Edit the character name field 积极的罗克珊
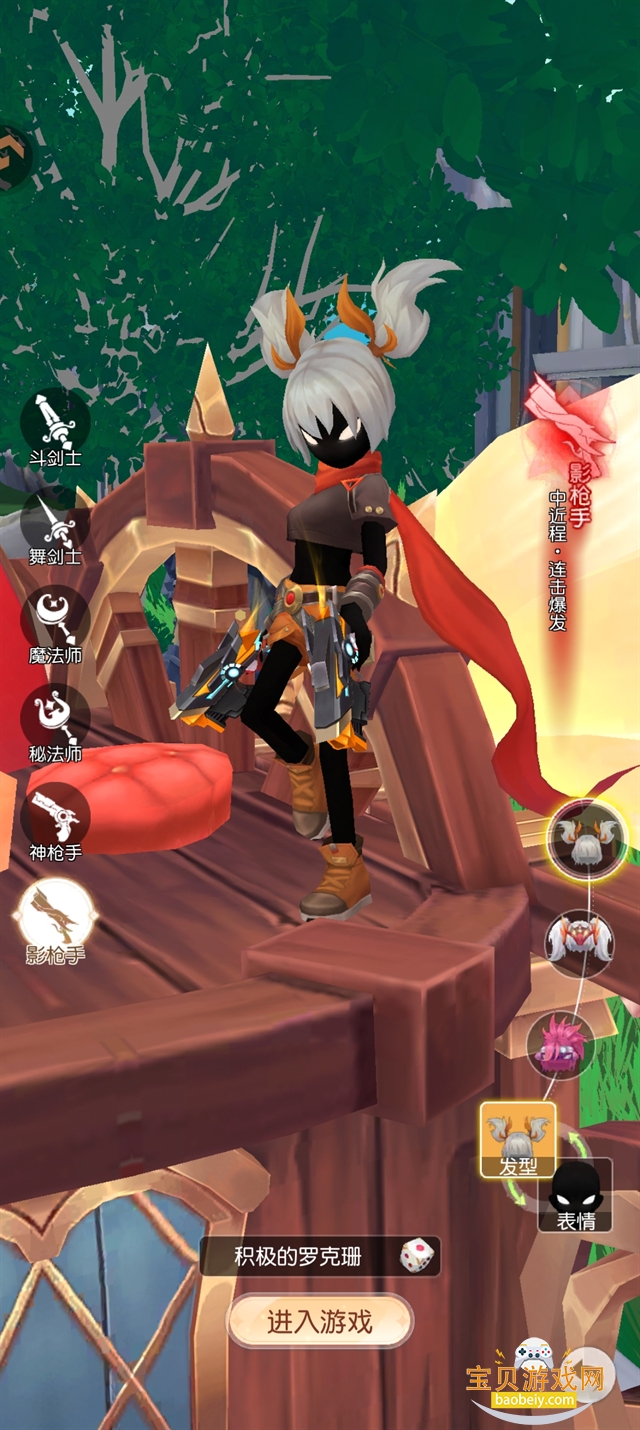 pyautogui.click(x=297, y=1256)
